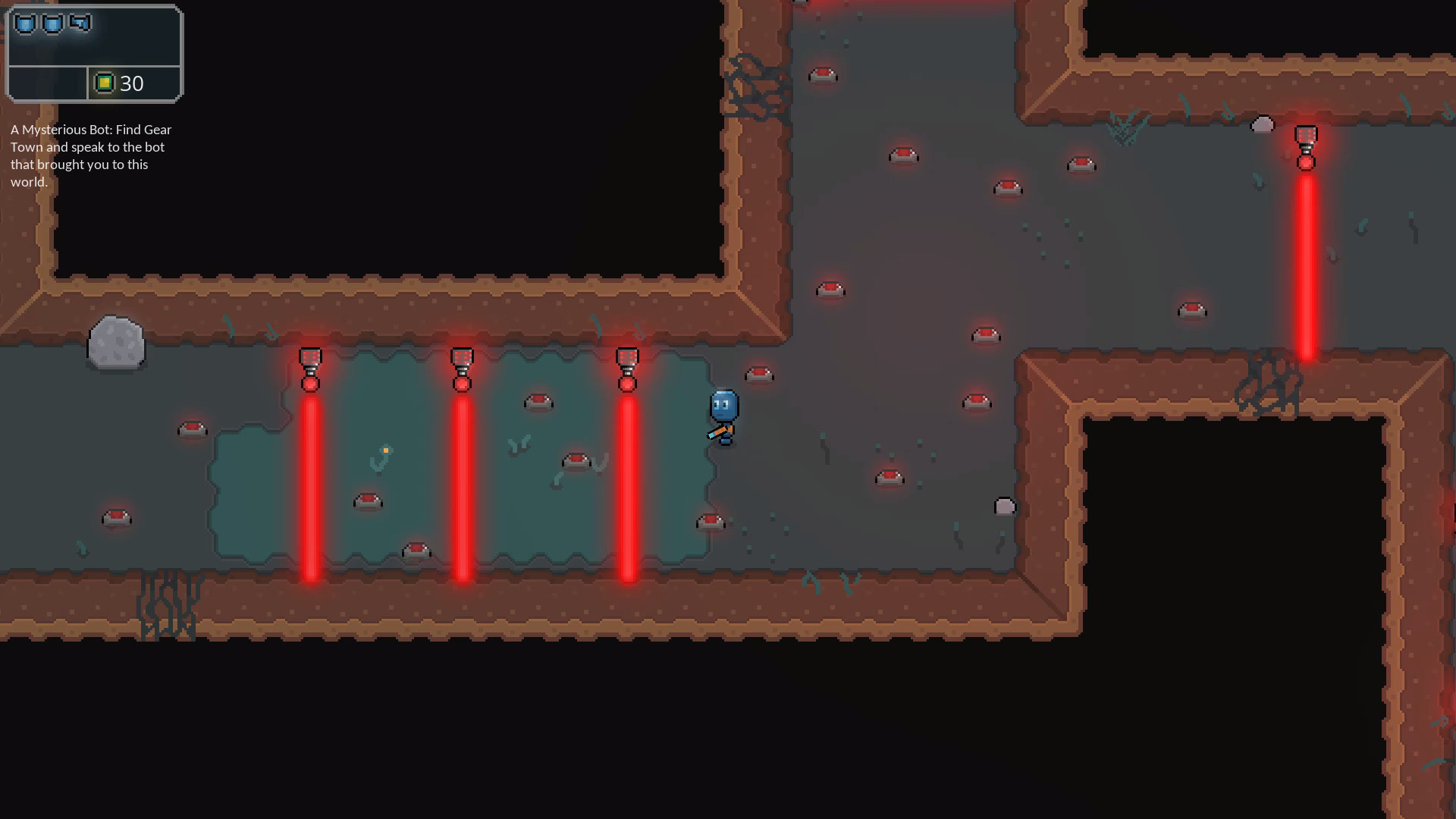The image size is (1456, 819).
Task: Click the currency count showing 30
Action: pos(133,84)
